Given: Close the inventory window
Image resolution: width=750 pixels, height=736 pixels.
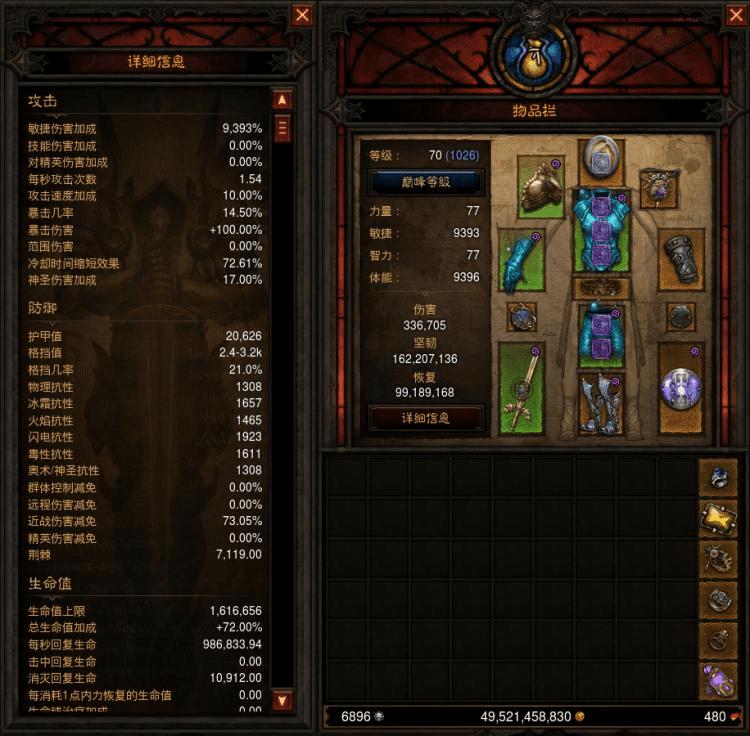Looking at the screenshot, I should pyautogui.click(x=735, y=15).
